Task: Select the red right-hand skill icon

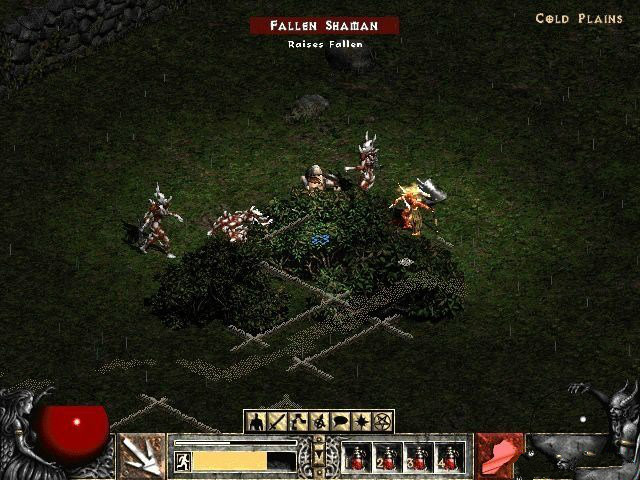Action: pos(499,456)
